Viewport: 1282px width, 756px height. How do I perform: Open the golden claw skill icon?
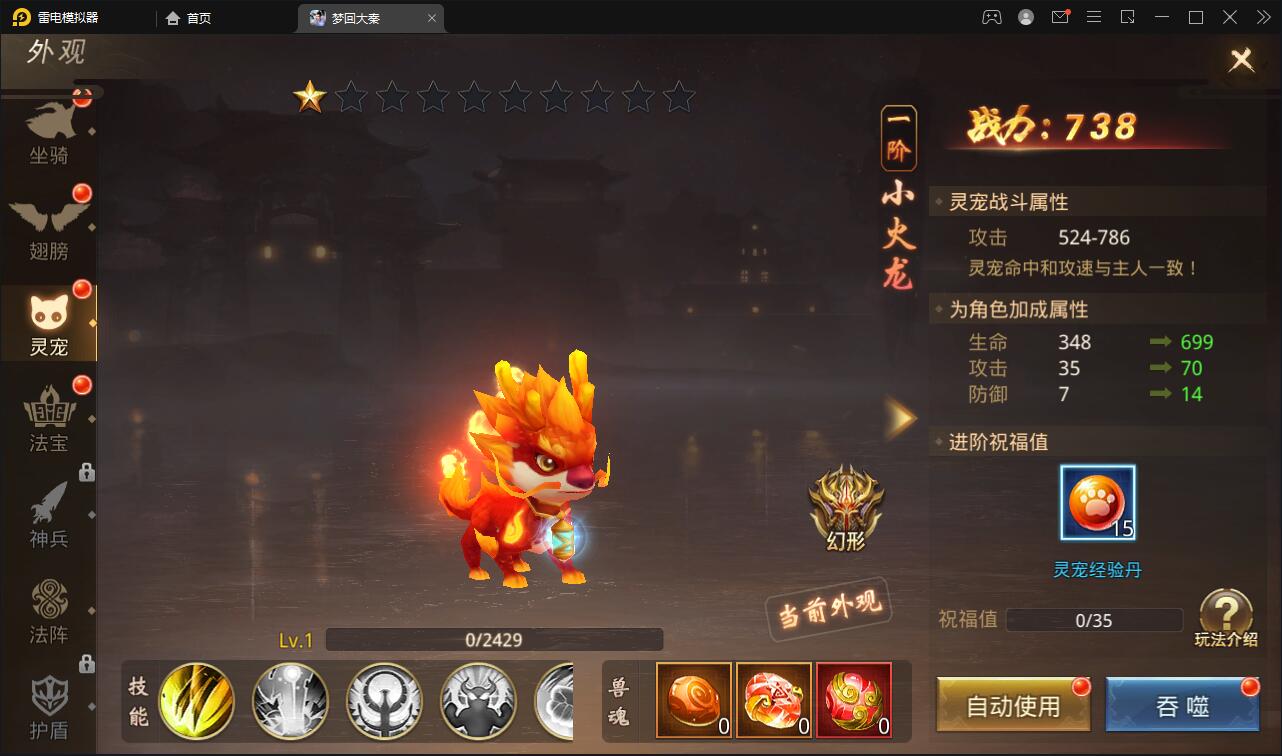196,702
